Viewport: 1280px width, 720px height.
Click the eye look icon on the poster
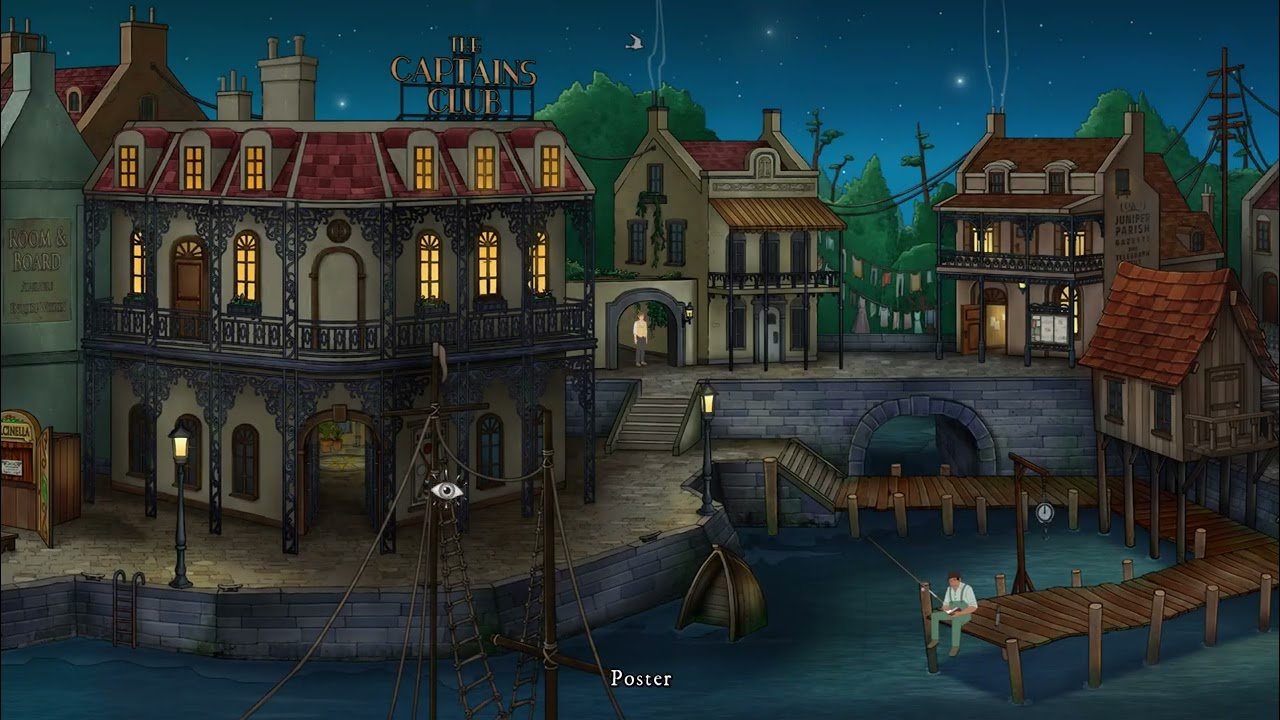click(447, 490)
